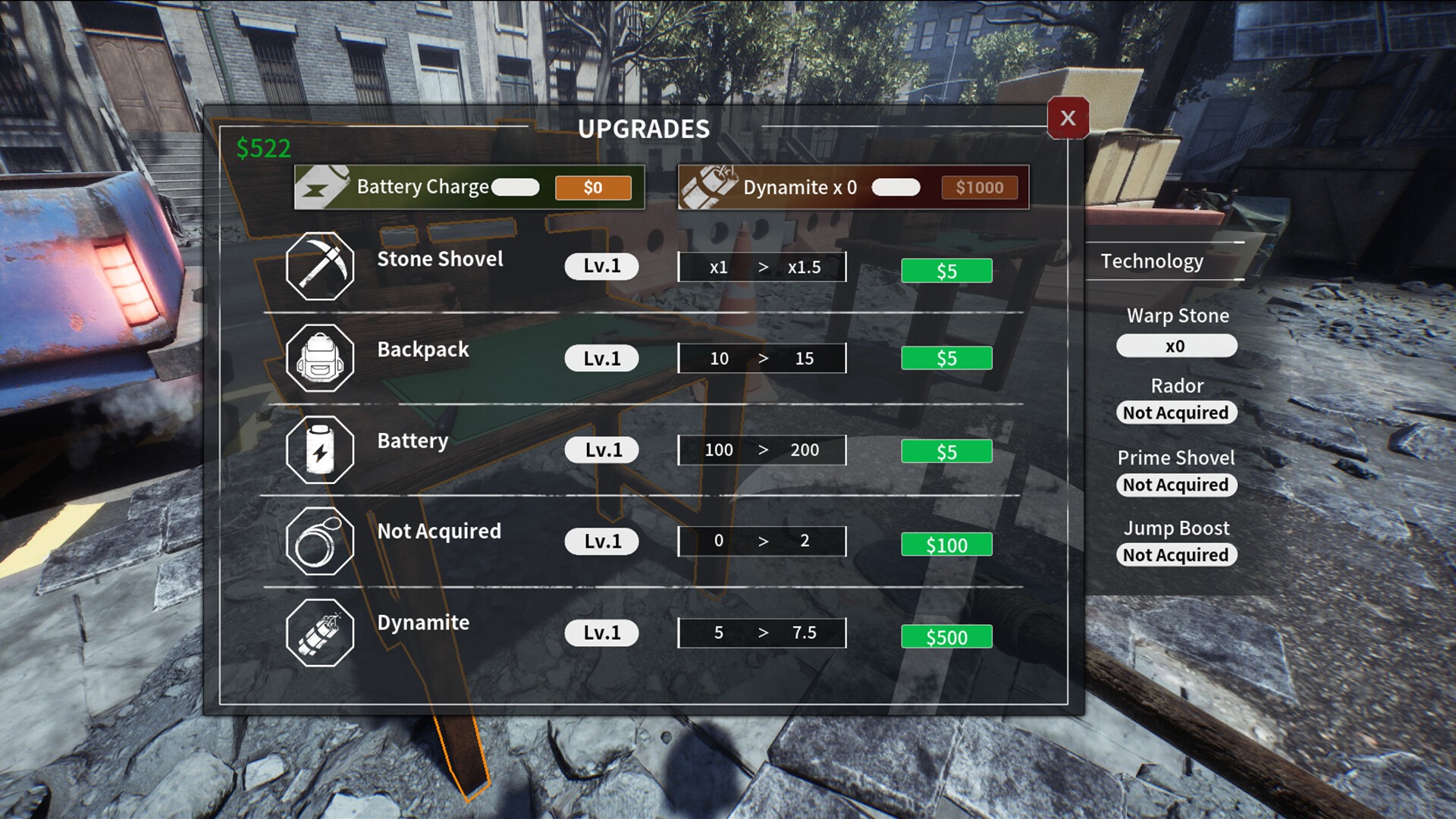Click the Warp Stone x0 counter
The width and height of the screenshot is (1456, 819).
click(x=1176, y=346)
